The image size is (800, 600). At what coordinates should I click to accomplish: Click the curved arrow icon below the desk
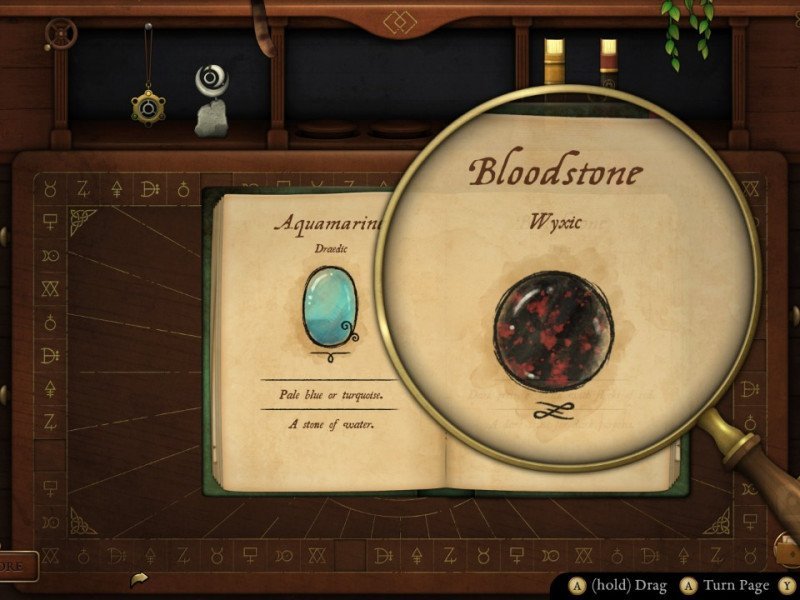[x=137, y=579]
